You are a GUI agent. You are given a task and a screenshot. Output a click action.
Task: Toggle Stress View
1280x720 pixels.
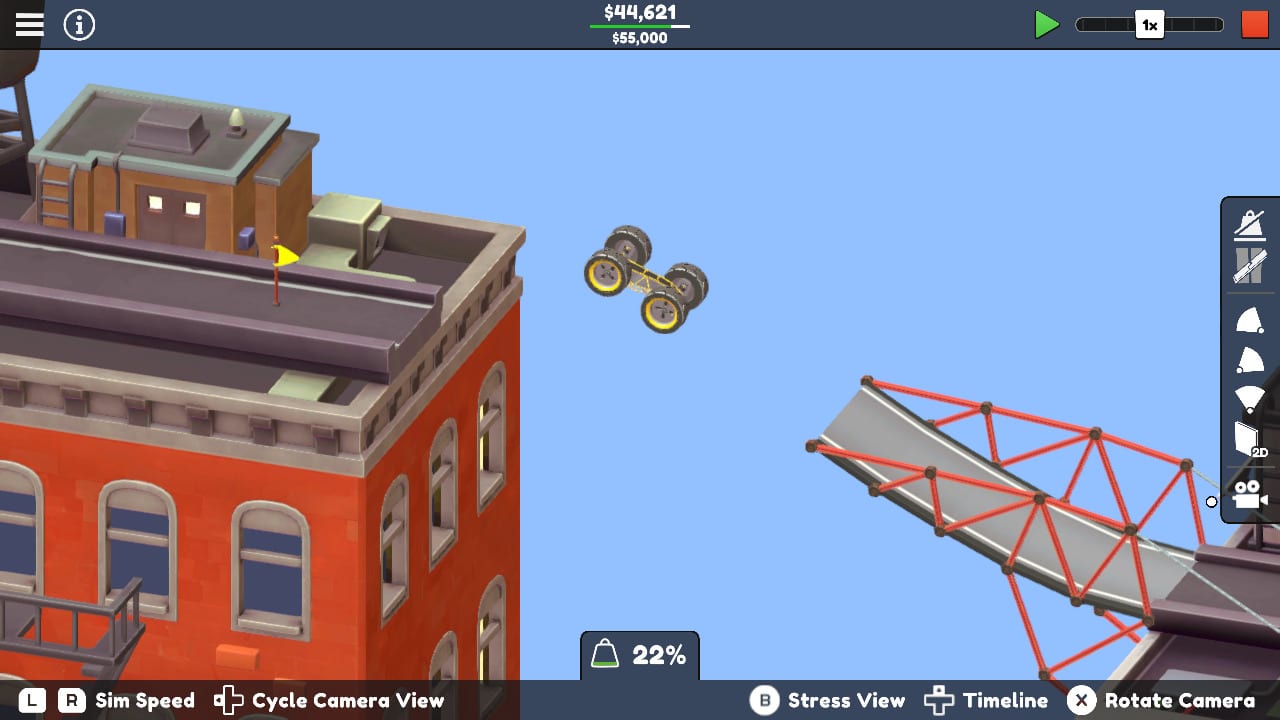(x=846, y=701)
